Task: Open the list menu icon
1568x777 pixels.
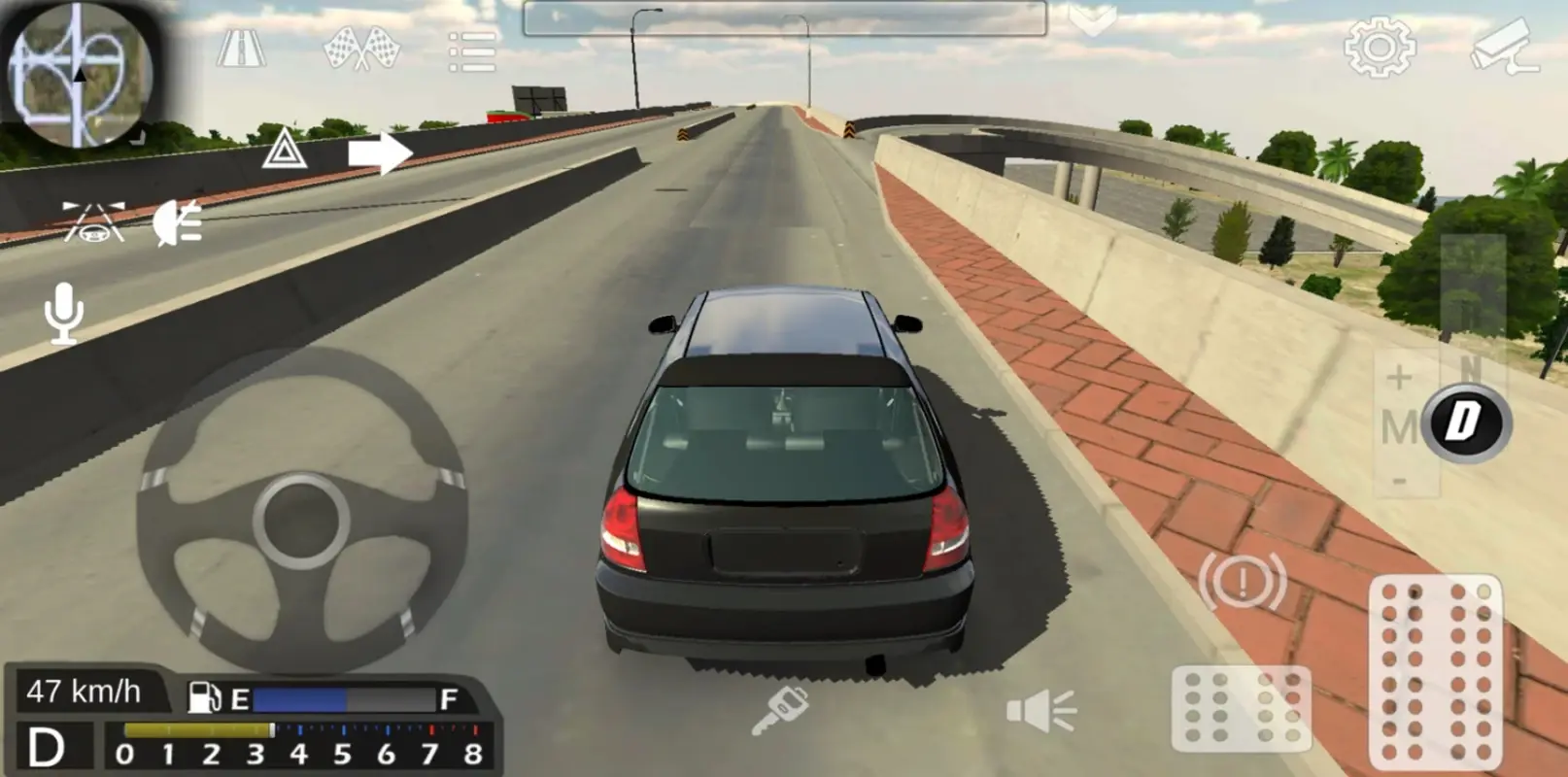Action: click(469, 51)
